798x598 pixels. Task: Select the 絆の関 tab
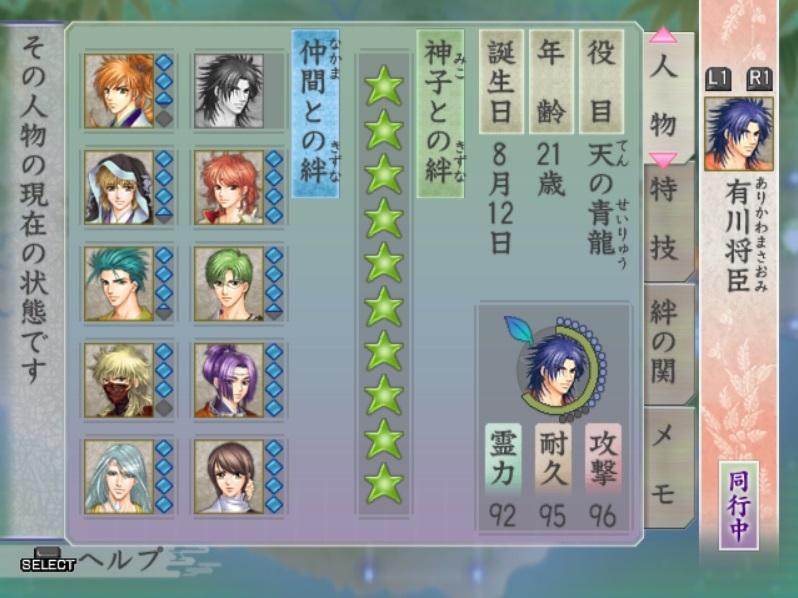tap(667, 341)
